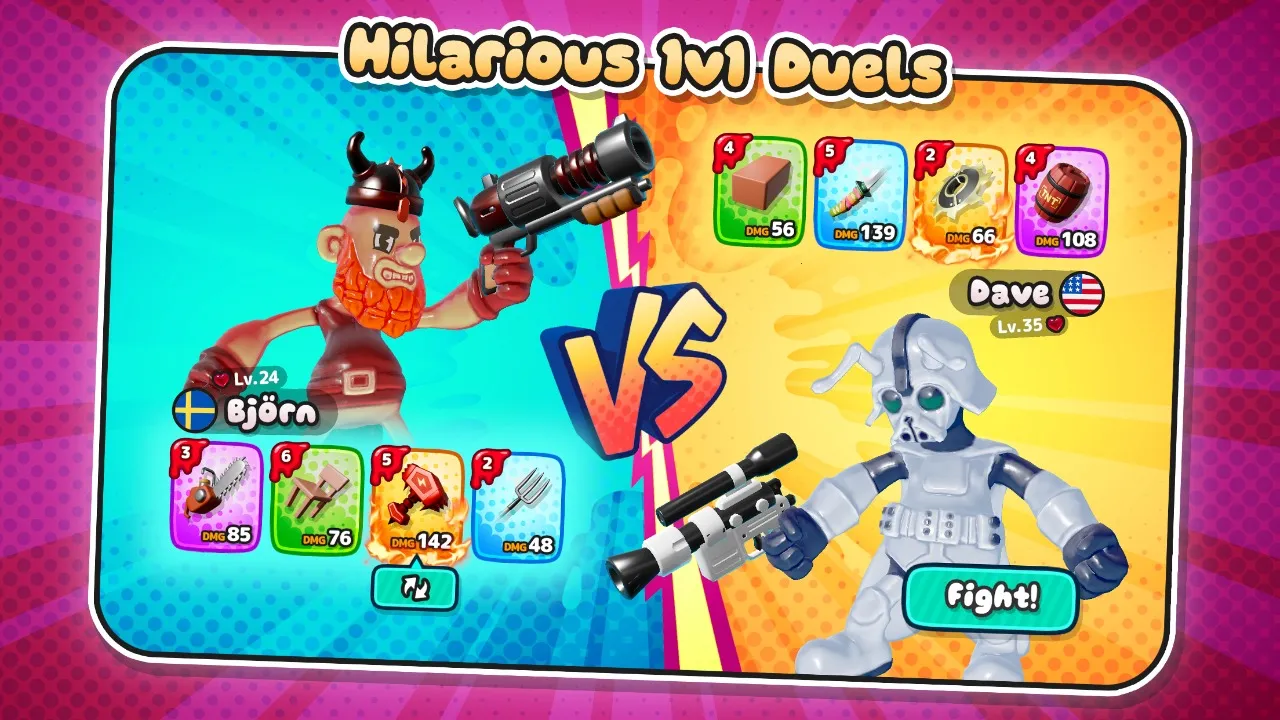The height and width of the screenshot is (720, 1280).
Task: Click Dave's name plate above his character
Action: tap(1008, 292)
